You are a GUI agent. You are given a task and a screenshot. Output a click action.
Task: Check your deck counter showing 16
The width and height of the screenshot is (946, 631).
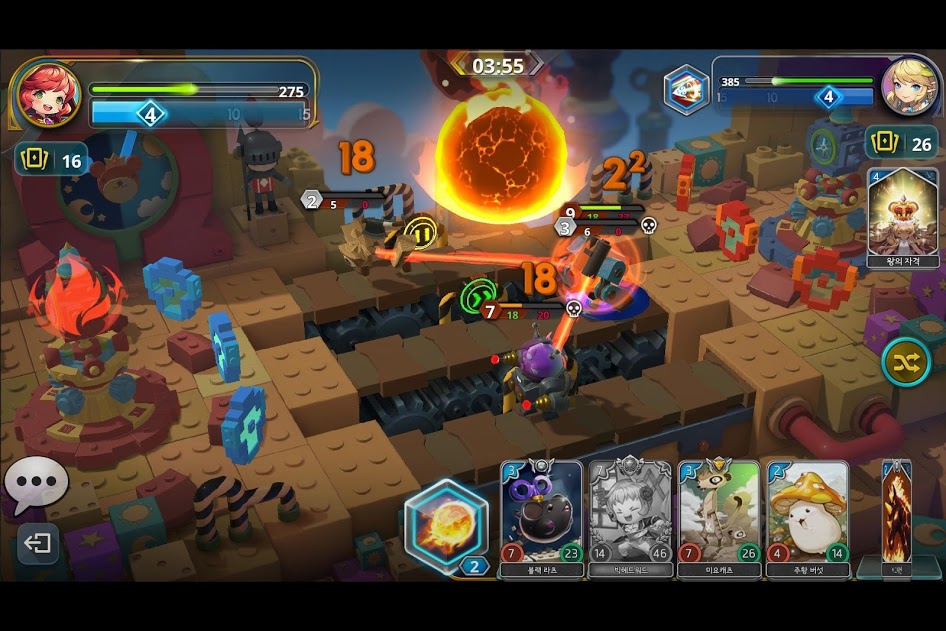50,160
